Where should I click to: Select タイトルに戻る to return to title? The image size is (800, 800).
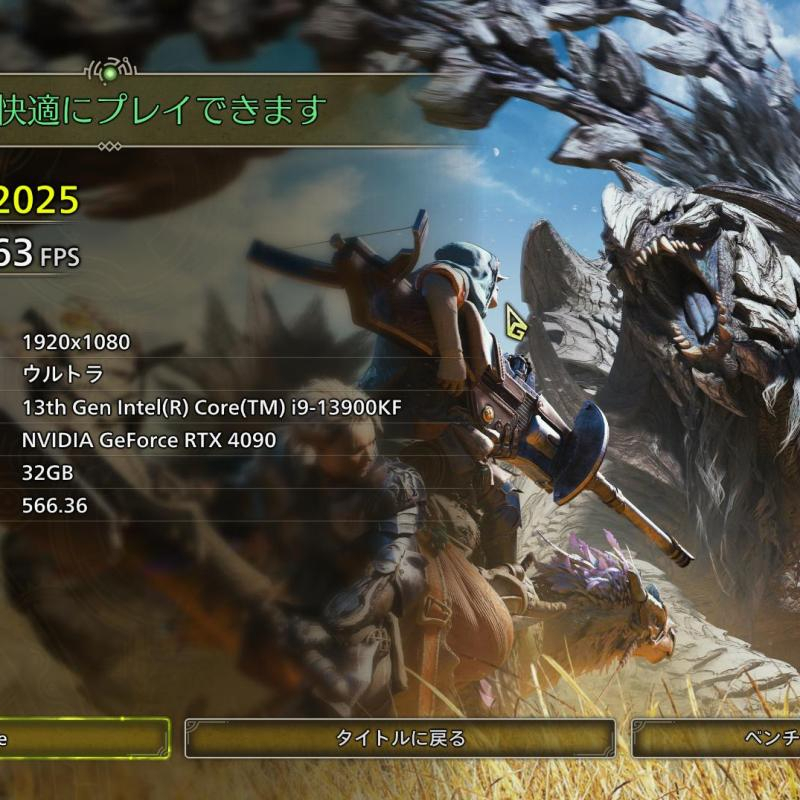400,739
